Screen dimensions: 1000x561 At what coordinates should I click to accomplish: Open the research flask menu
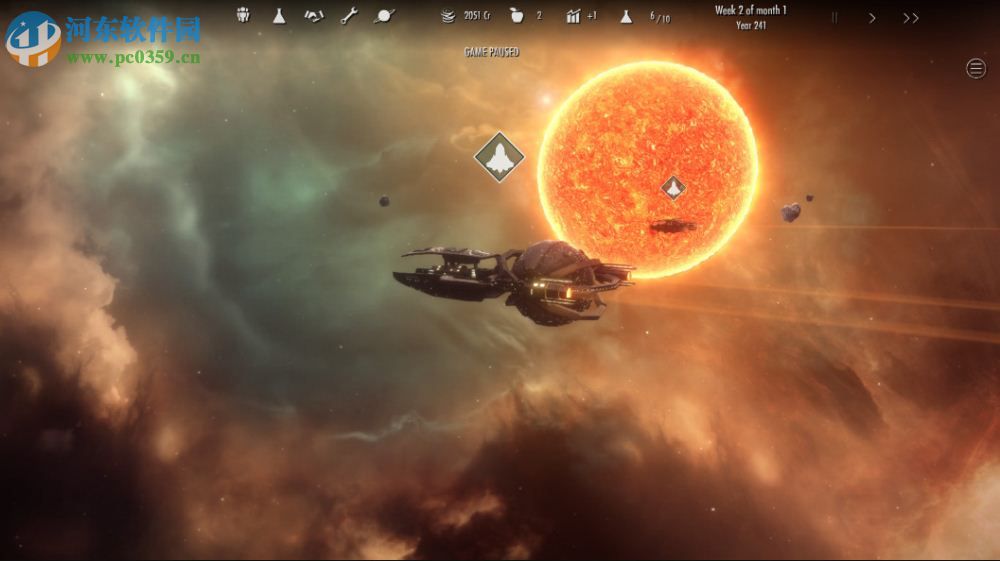(279, 15)
